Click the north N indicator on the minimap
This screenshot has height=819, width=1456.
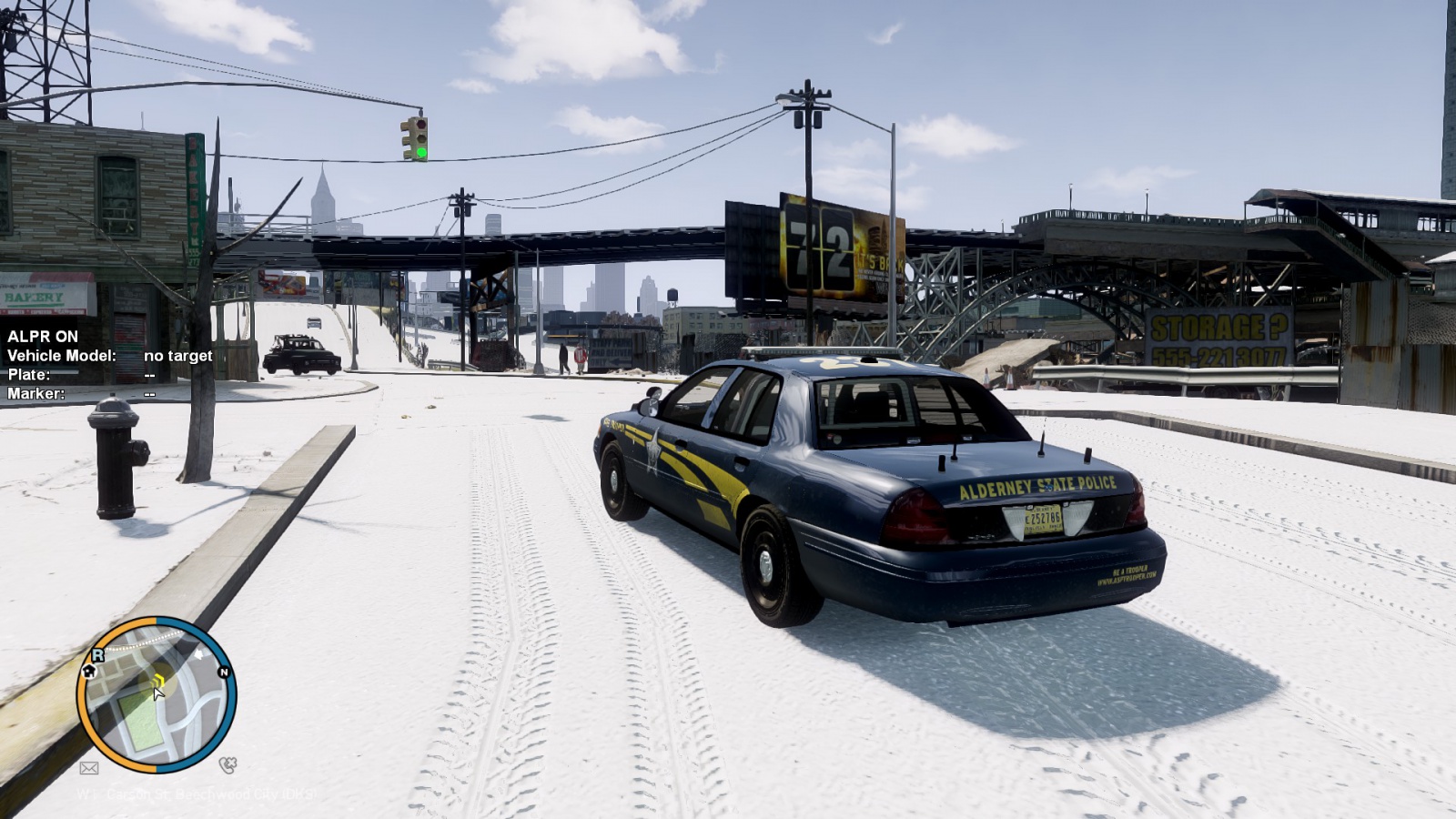[x=223, y=672]
